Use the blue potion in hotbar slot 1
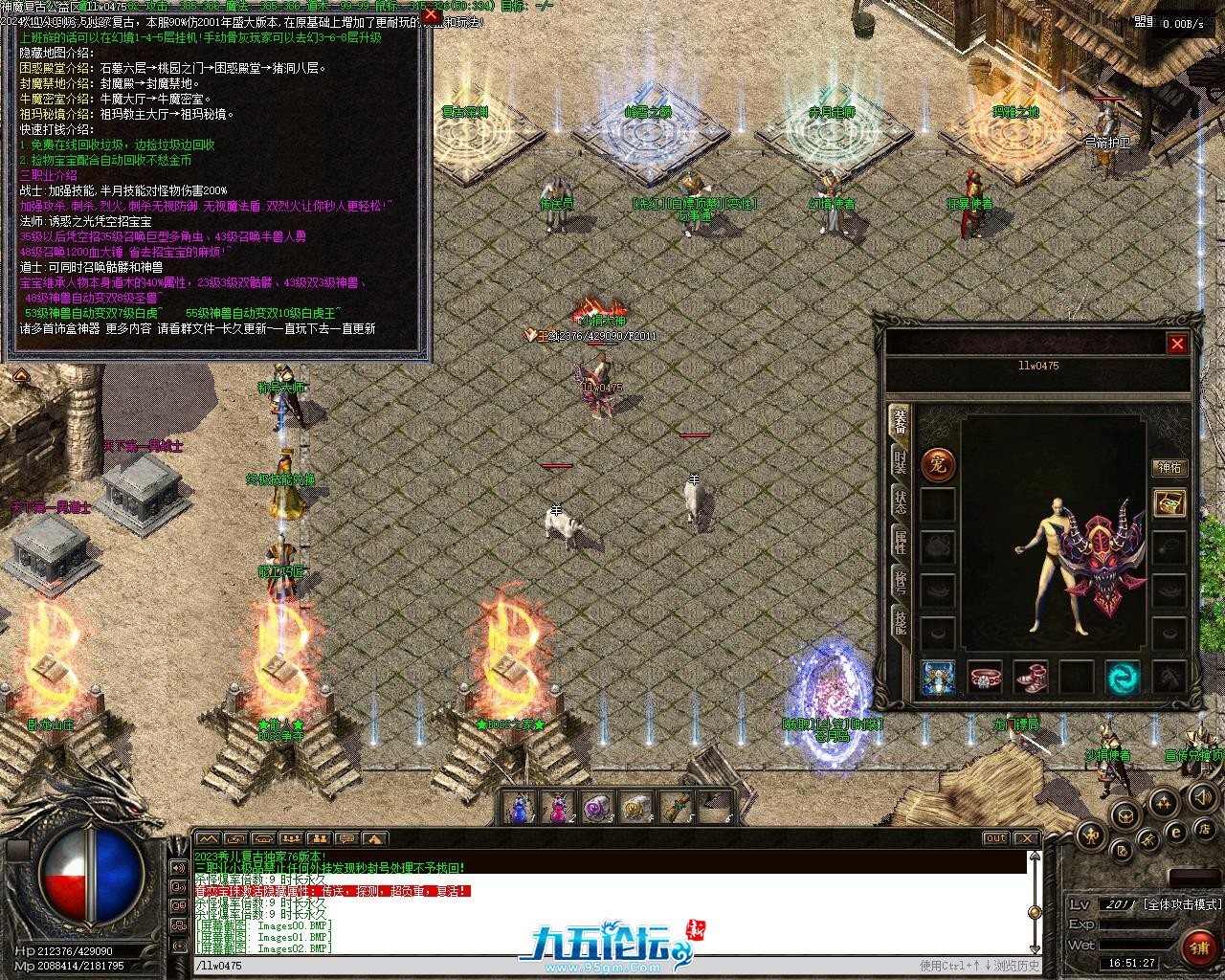Viewport: 1225px width, 980px height. pyautogui.click(x=521, y=808)
